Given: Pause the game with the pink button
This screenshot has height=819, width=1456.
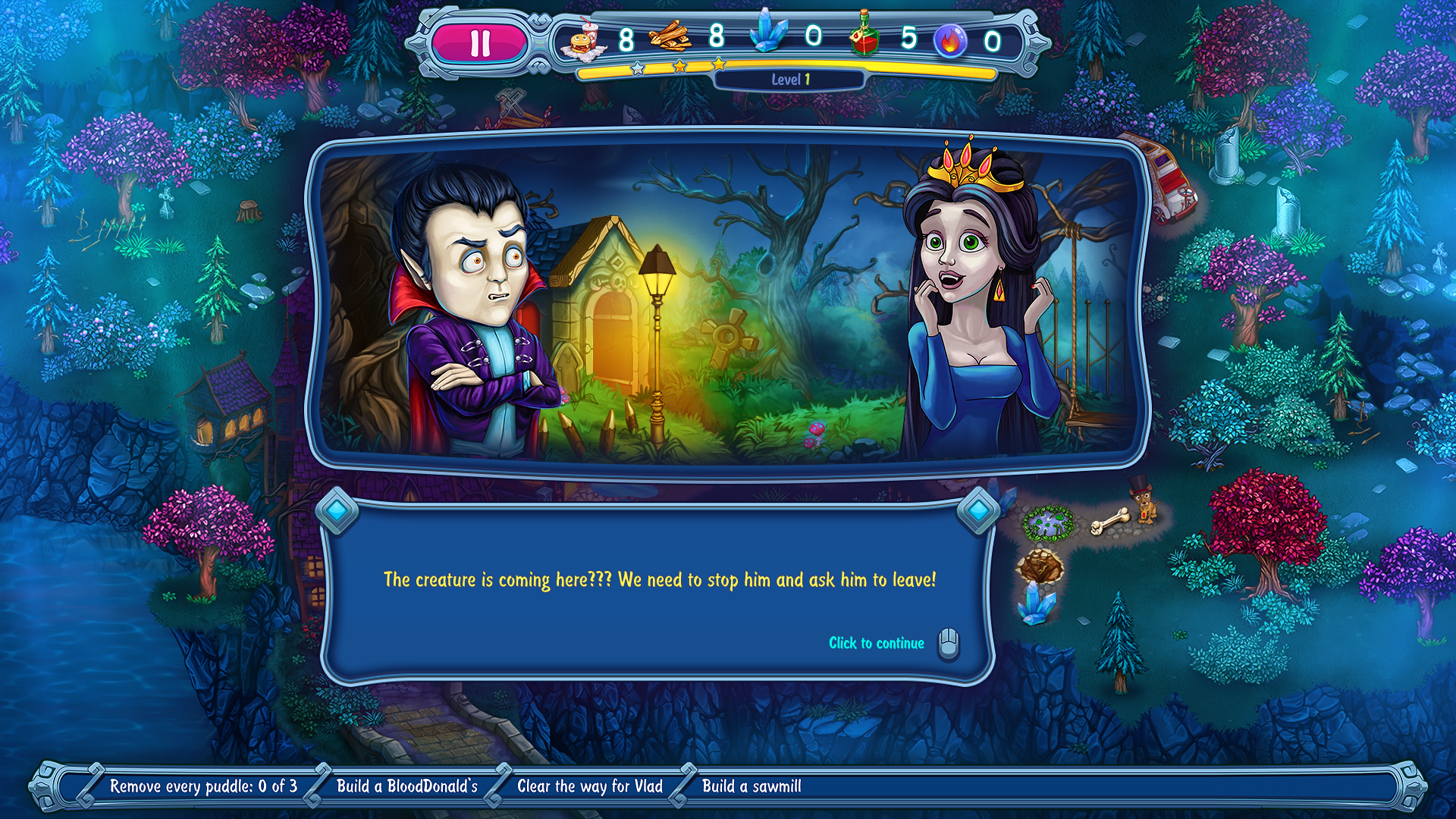Looking at the screenshot, I should coord(479,43).
